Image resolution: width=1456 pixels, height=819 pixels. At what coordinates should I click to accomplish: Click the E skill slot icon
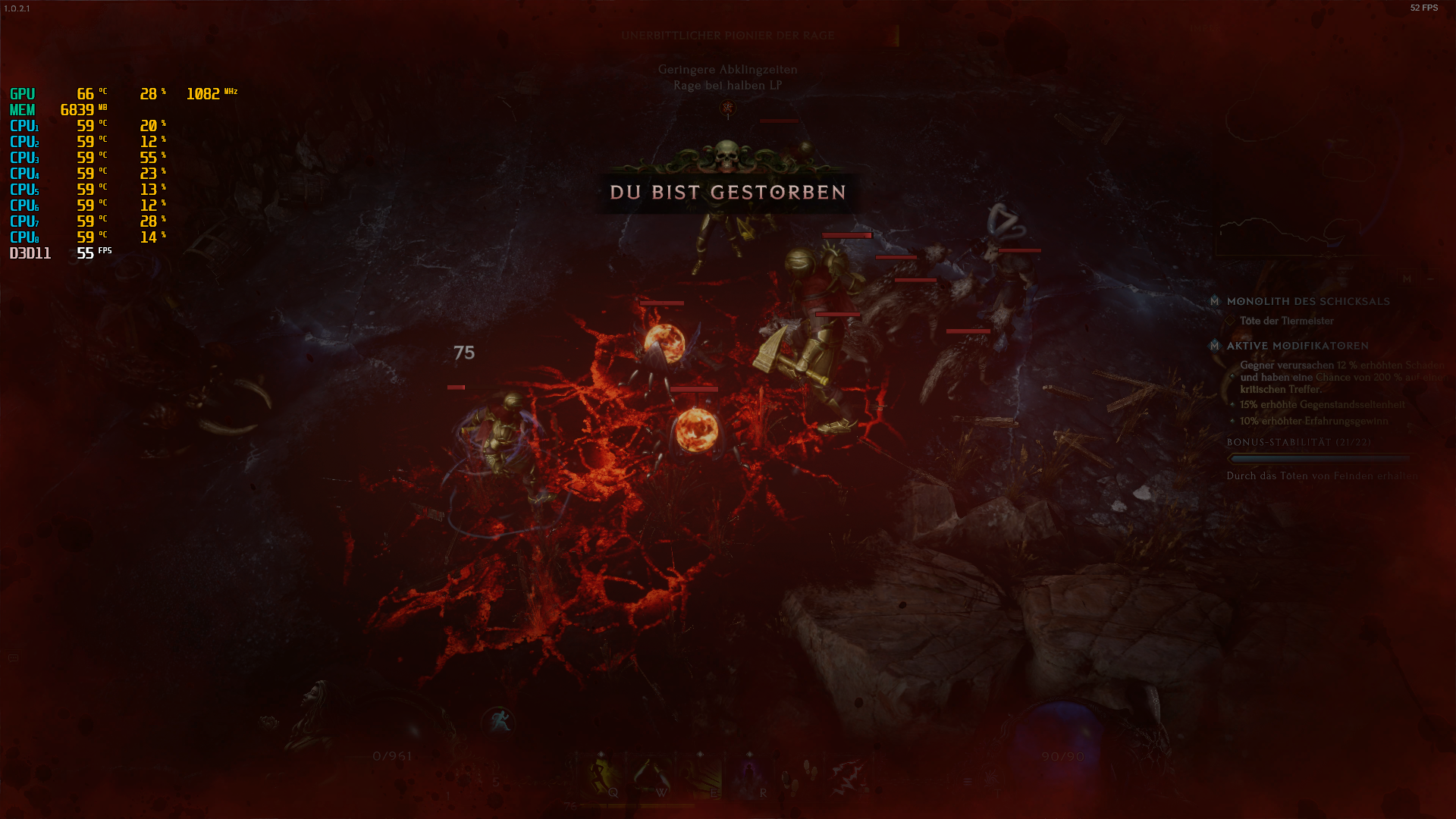point(701,776)
